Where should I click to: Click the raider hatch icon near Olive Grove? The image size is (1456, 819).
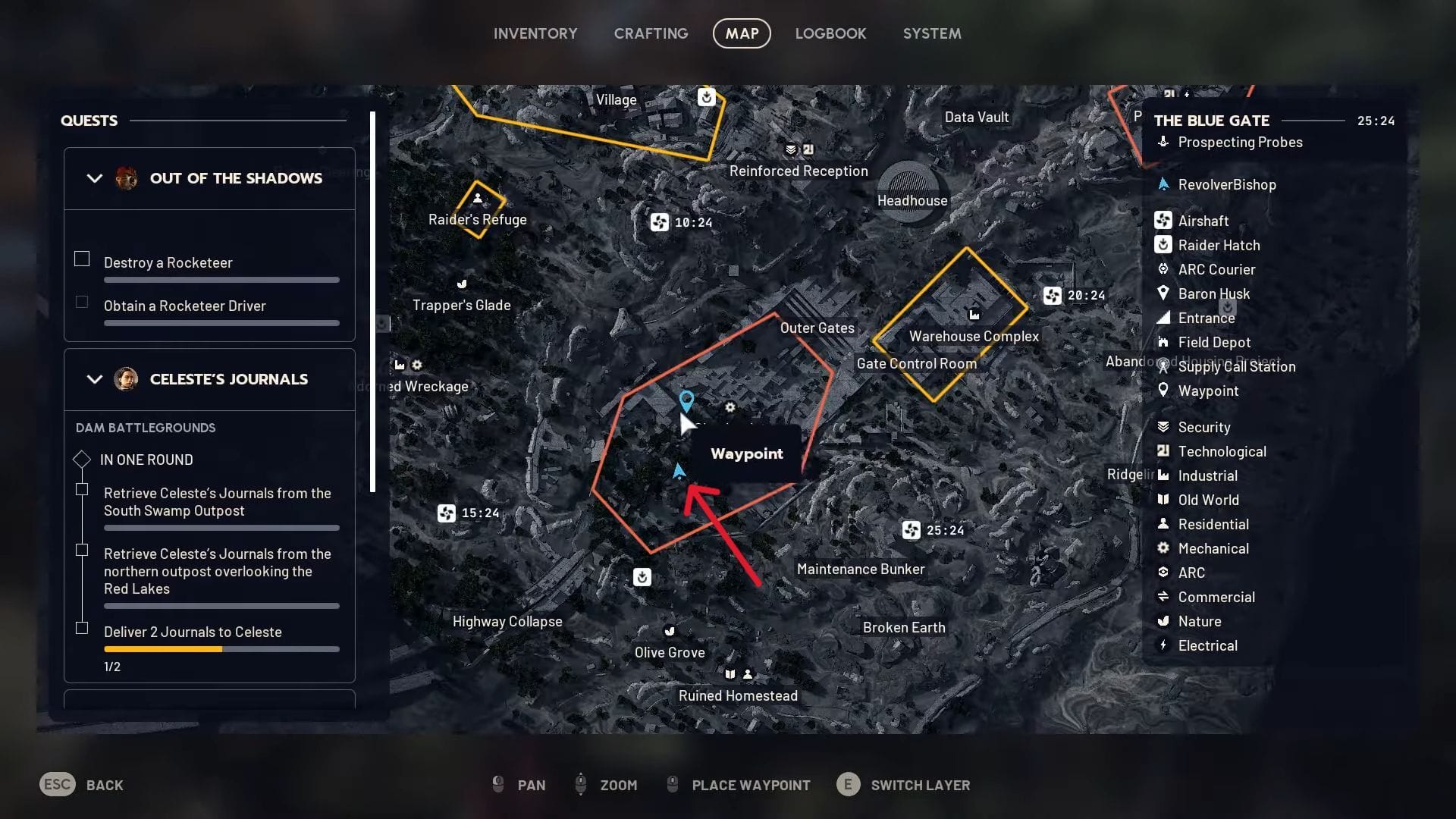point(642,577)
